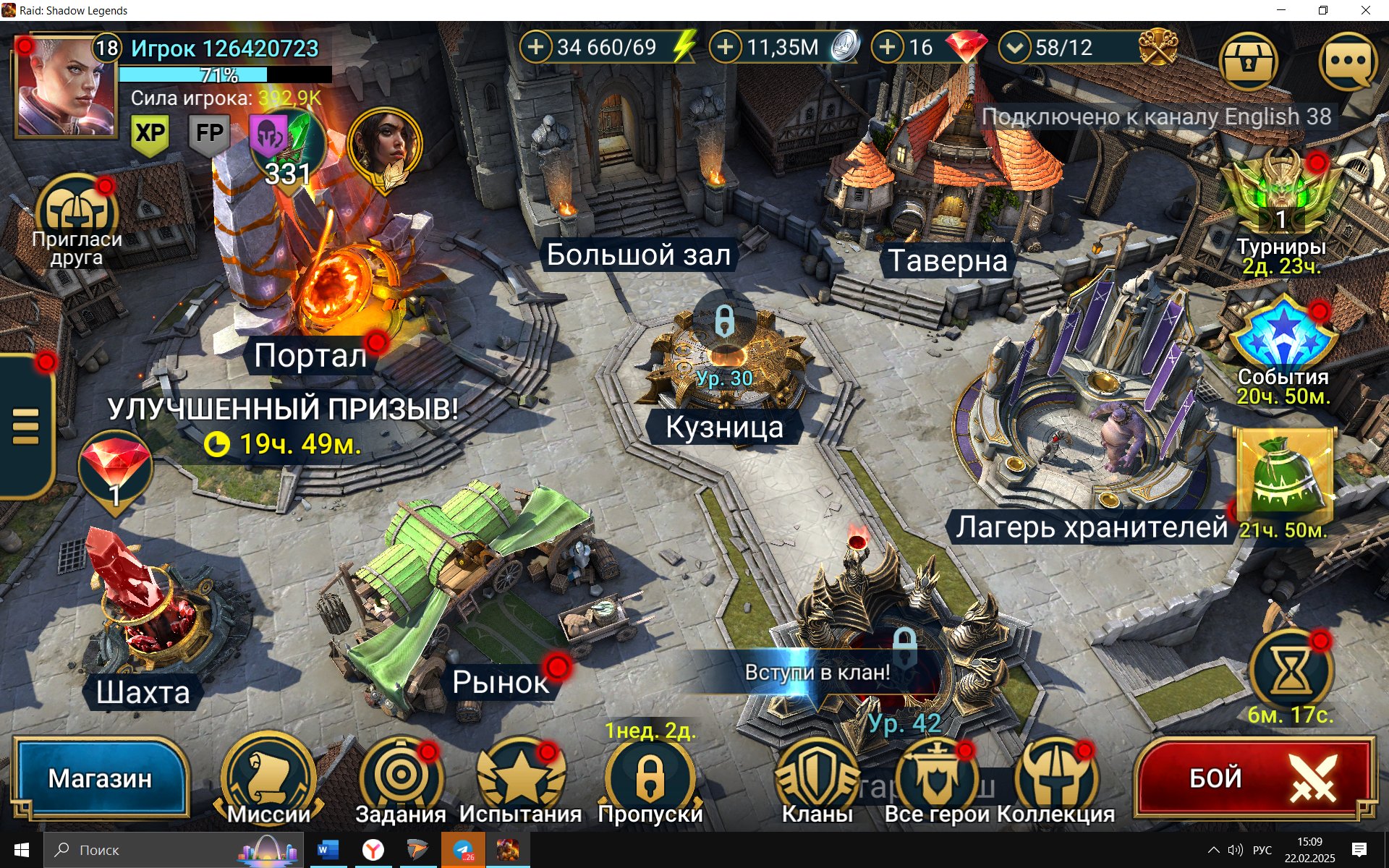Add energy with the plus button
1389x868 pixels.
point(536,48)
